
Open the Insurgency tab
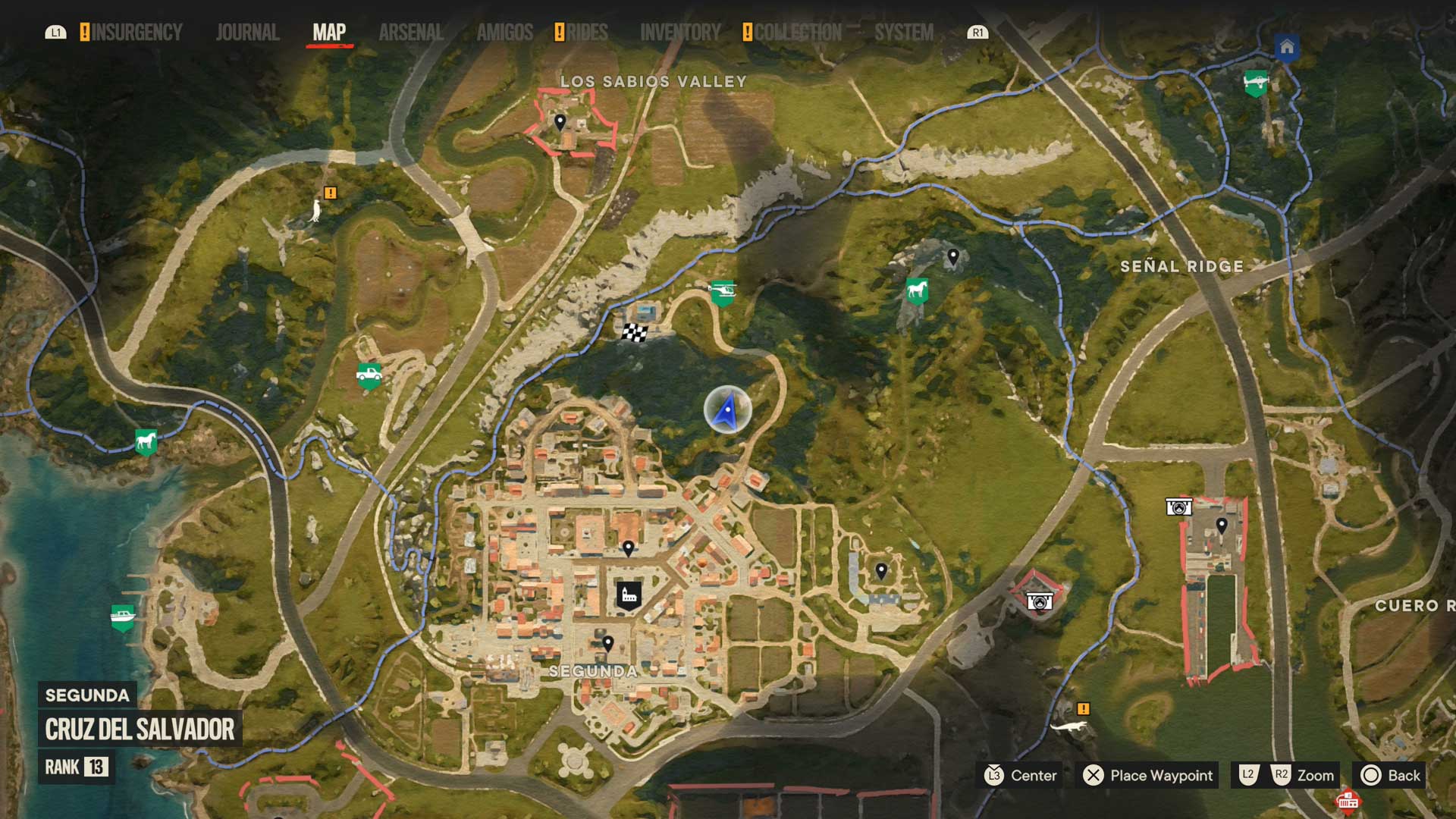pyautogui.click(x=136, y=33)
